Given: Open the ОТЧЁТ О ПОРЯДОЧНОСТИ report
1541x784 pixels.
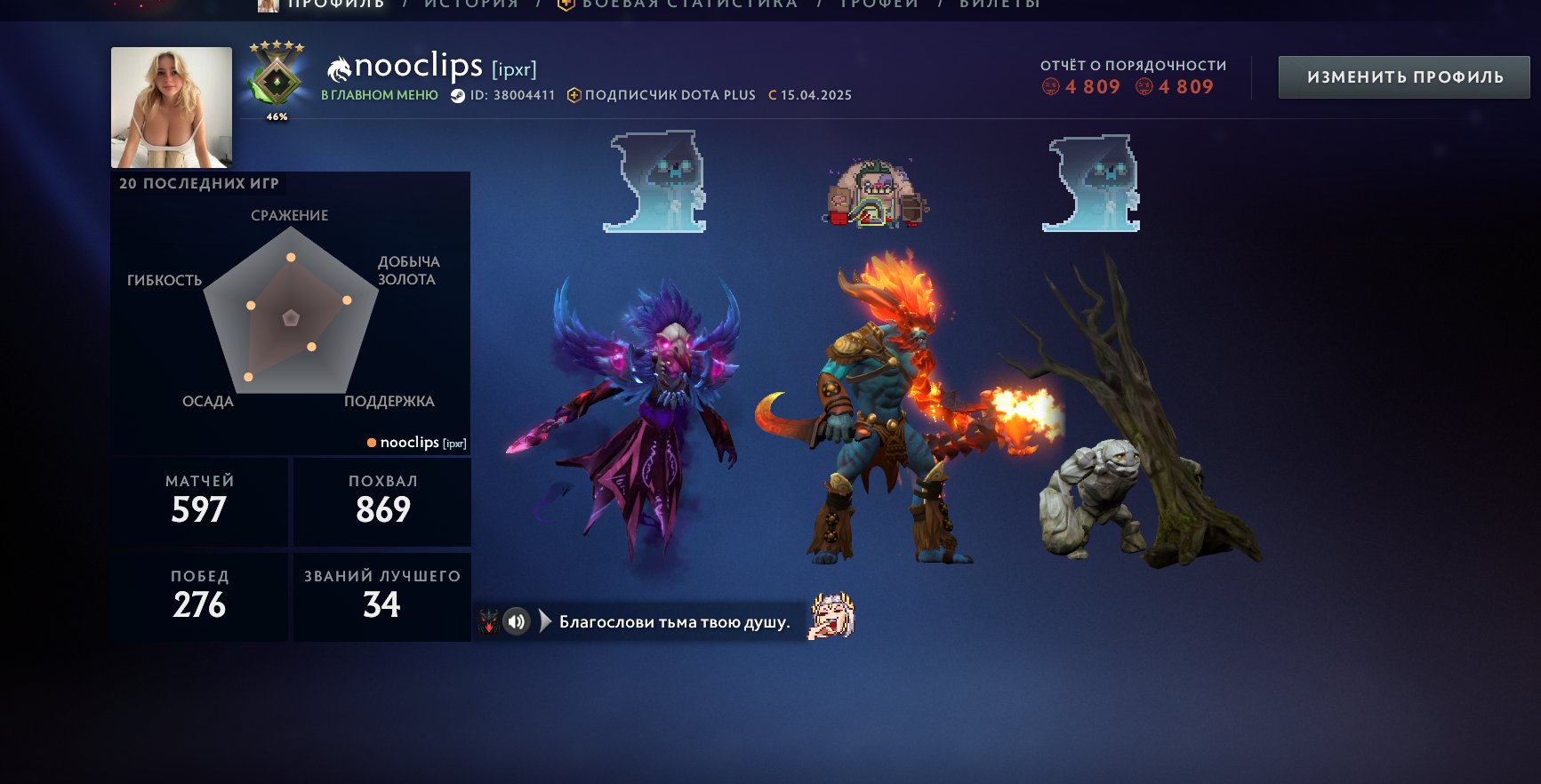Looking at the screenshot, I should click(1133, 65).
